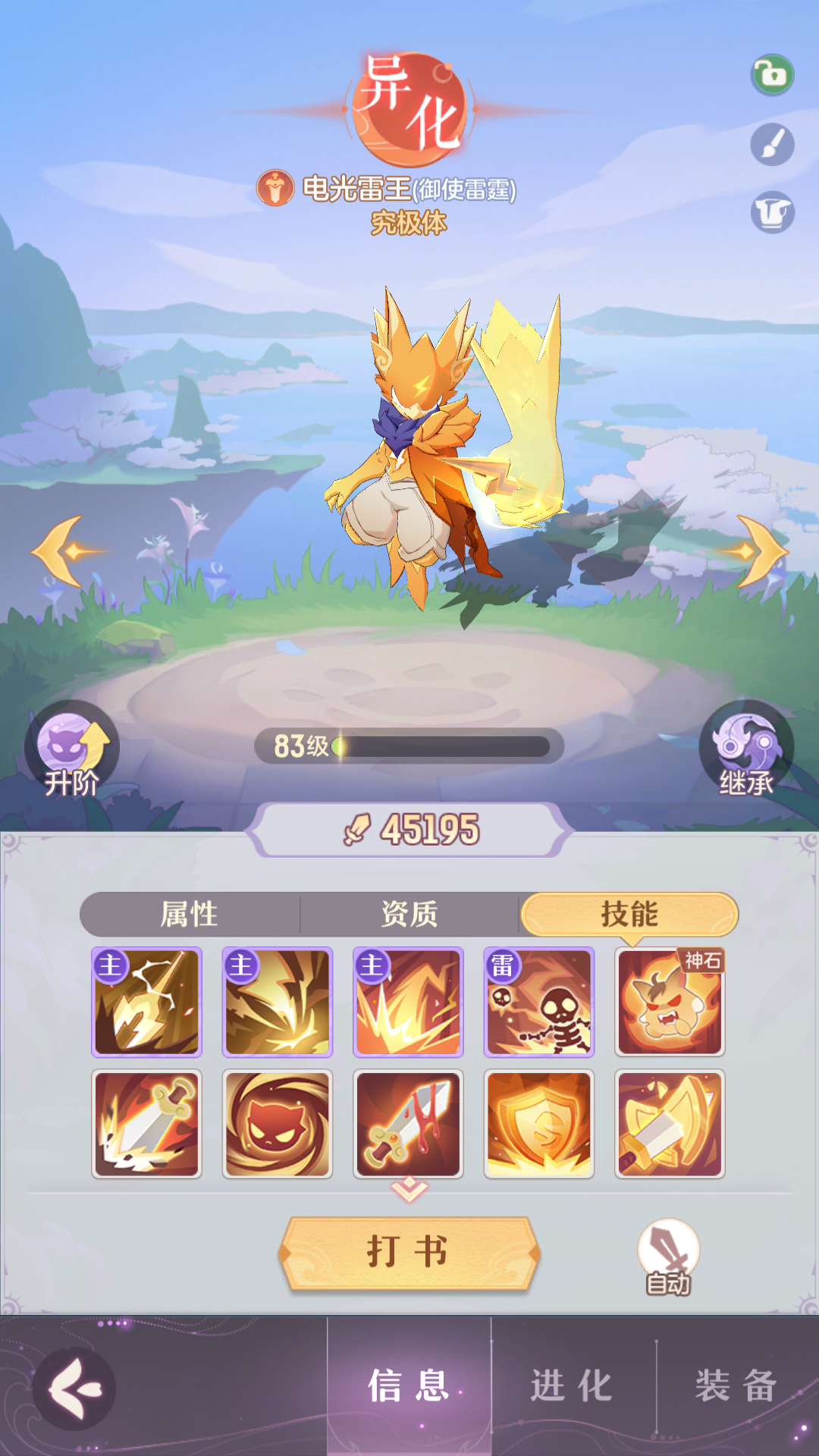Open the paintbrush skin option

772,144
